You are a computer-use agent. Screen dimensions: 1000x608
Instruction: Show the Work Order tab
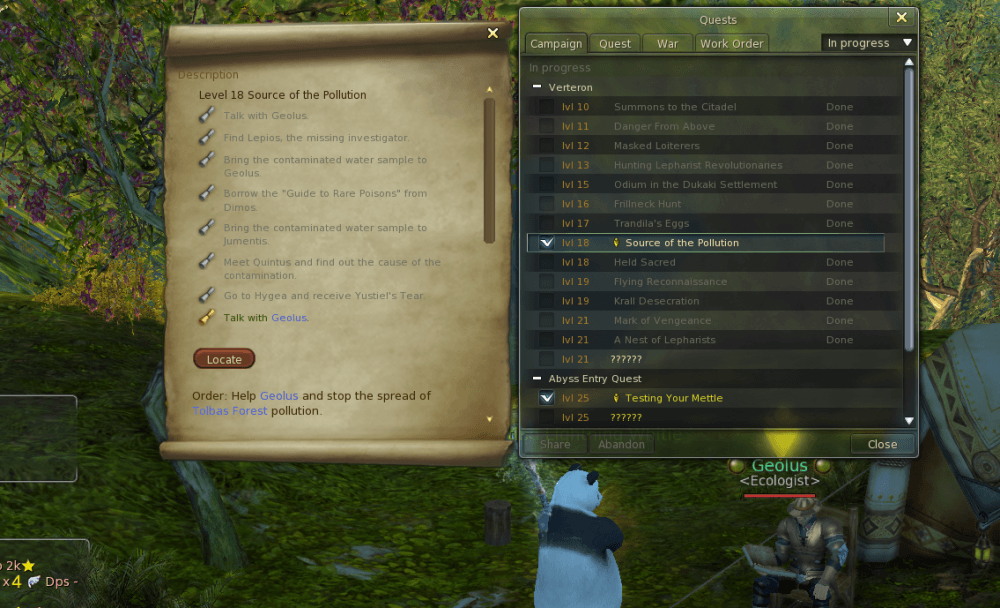pos(731,44)
